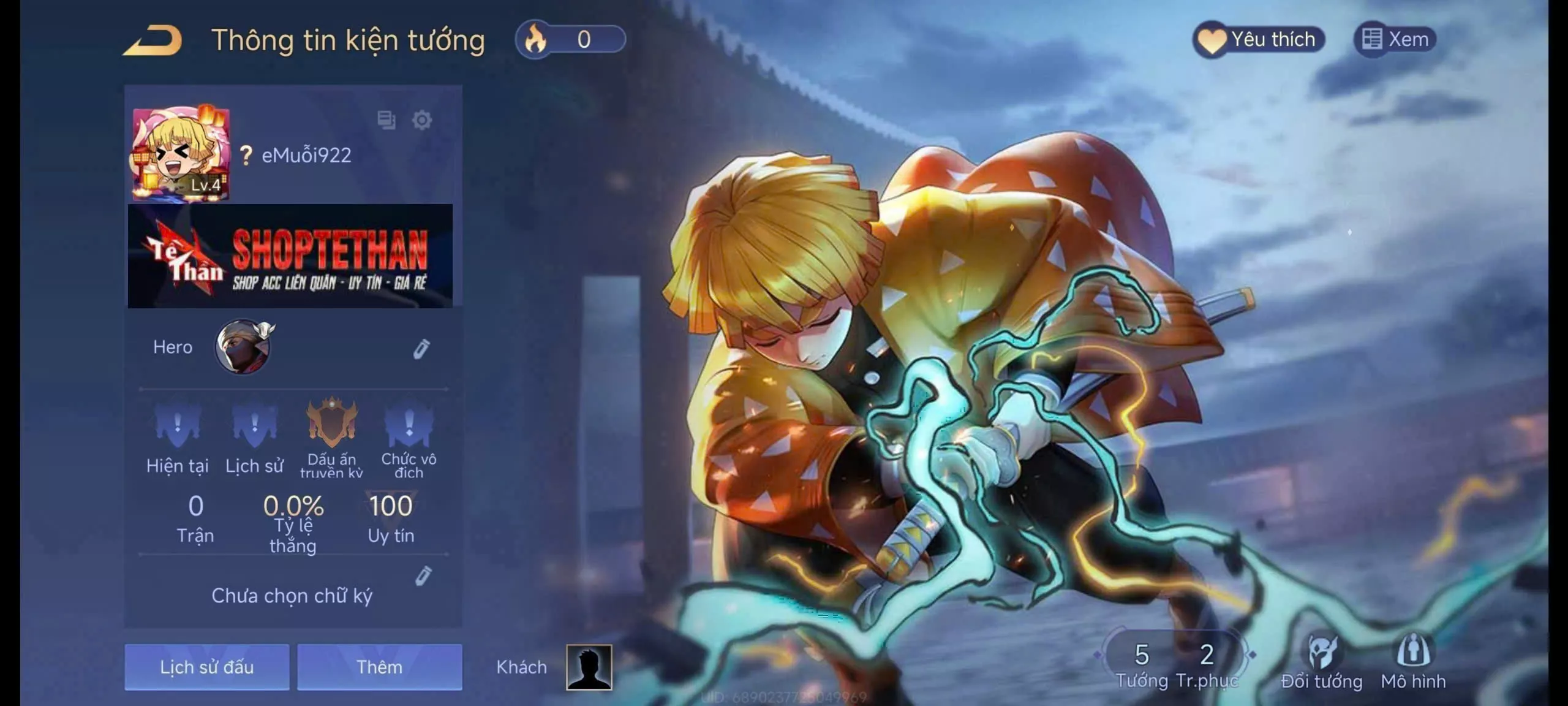Edit the featured Hero with pencil icon
The height and width of the screenshot is (706, 1568).
[x=421, y=349]
